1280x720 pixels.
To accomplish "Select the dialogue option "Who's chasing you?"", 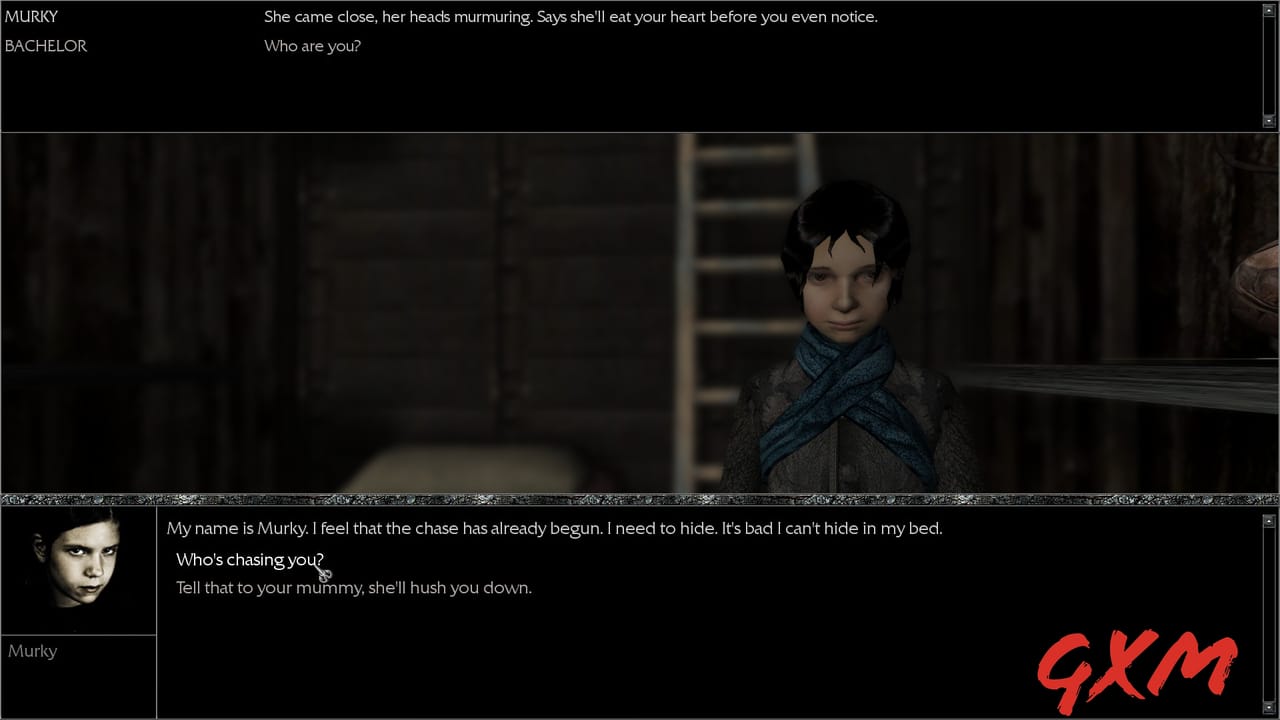I will click(x=249, y=559).
